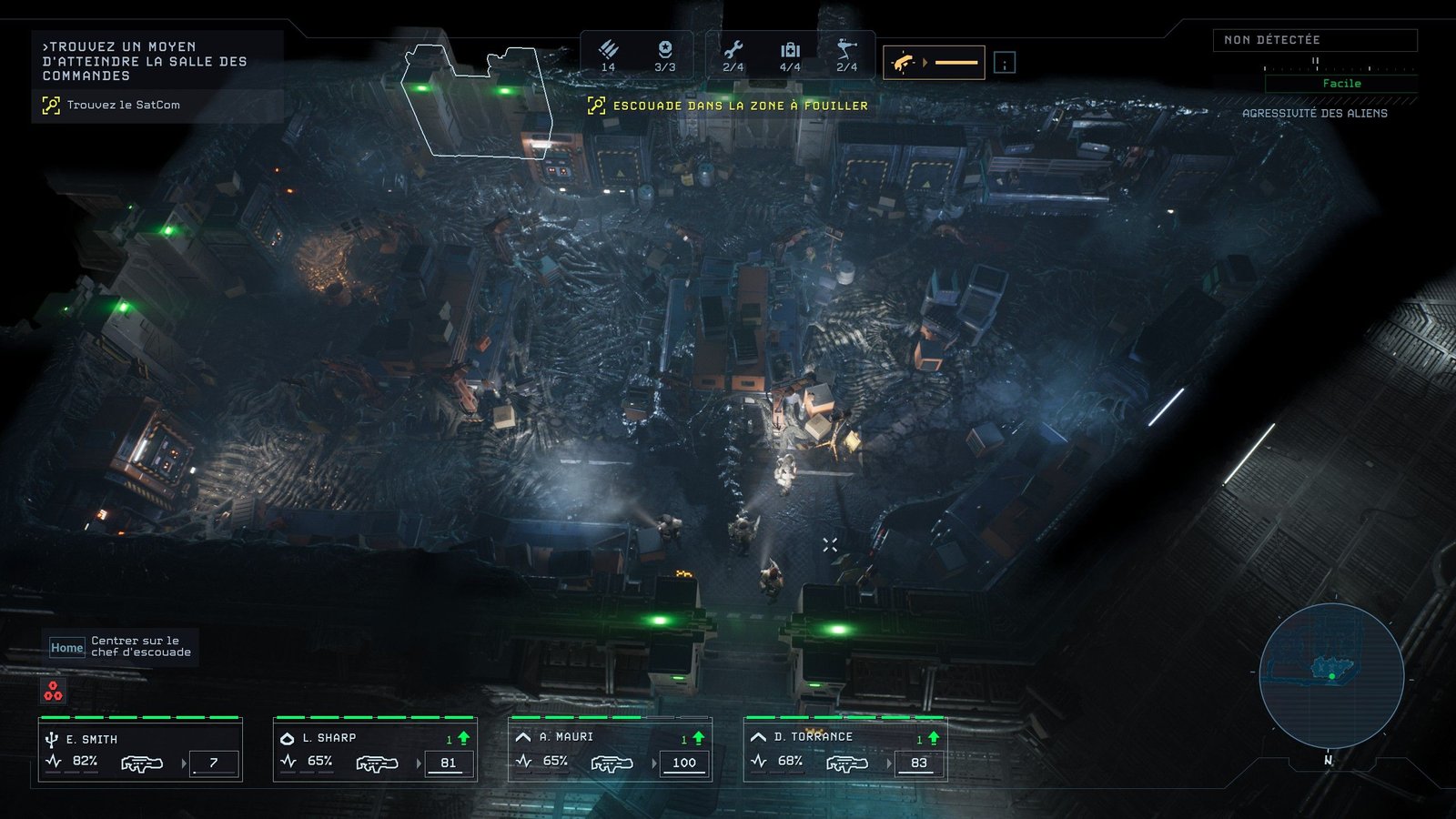
Task: Level up L. Sharp with the green arrow
Action: [463, 738]
